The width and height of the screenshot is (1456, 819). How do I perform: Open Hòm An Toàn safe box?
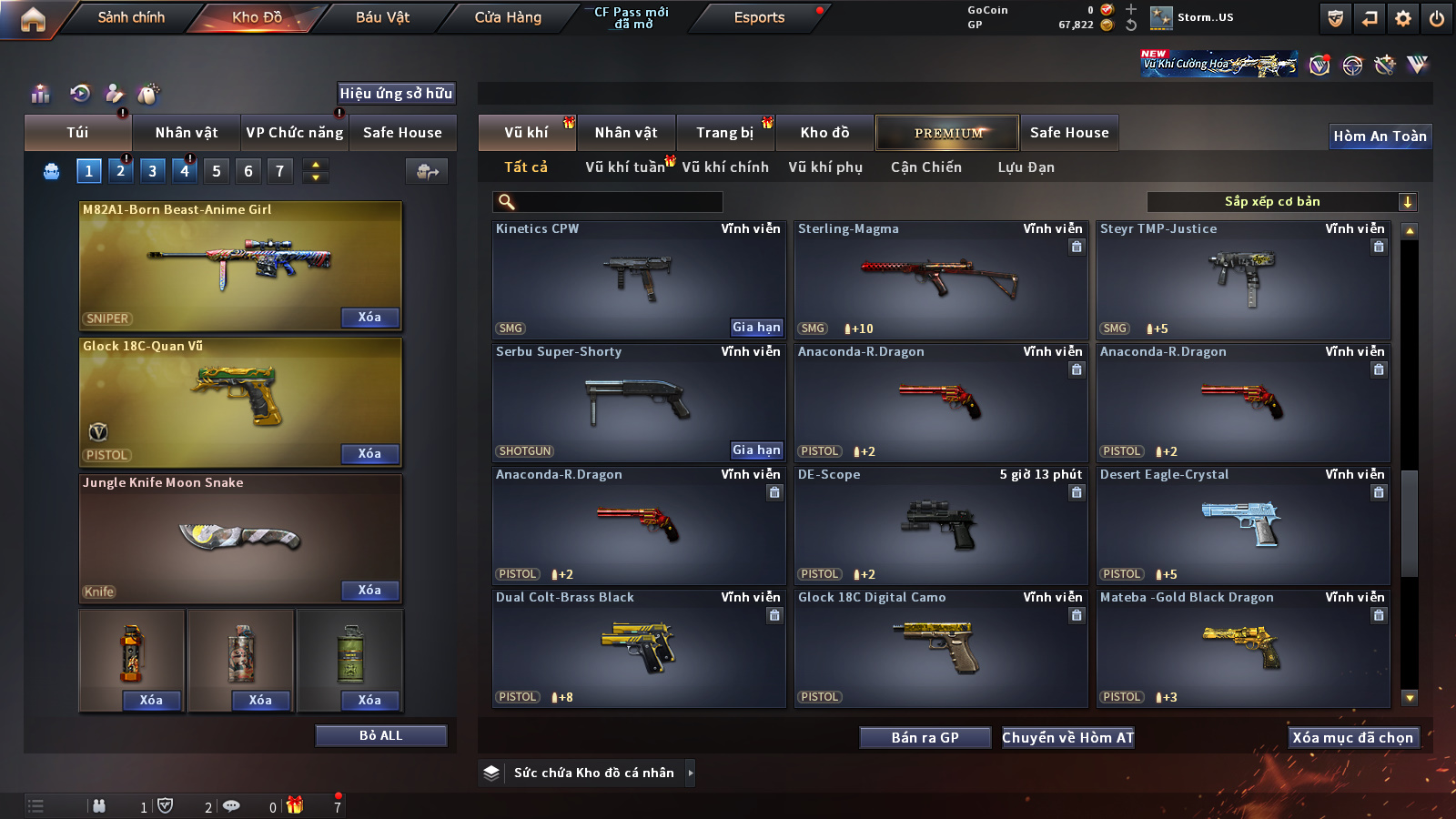coord(1380,136)
